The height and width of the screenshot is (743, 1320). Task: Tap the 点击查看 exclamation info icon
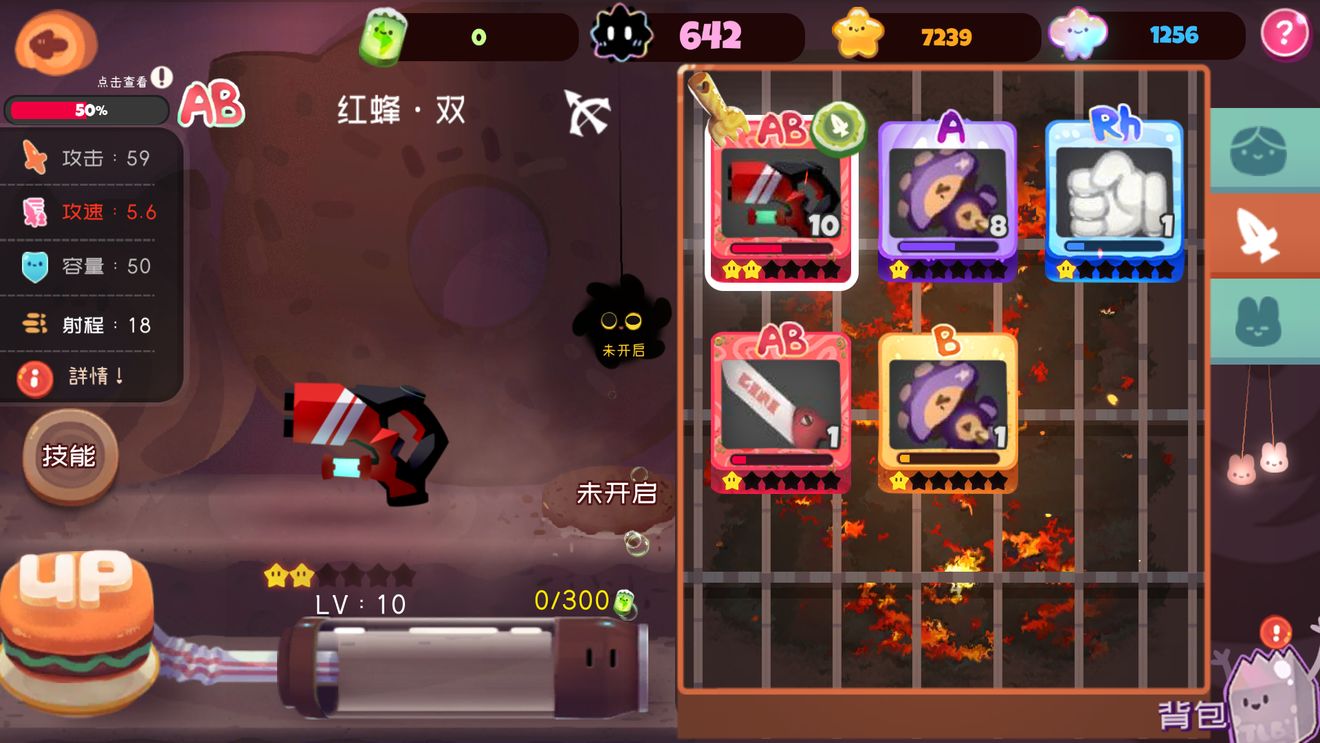(x=162, y=78)
